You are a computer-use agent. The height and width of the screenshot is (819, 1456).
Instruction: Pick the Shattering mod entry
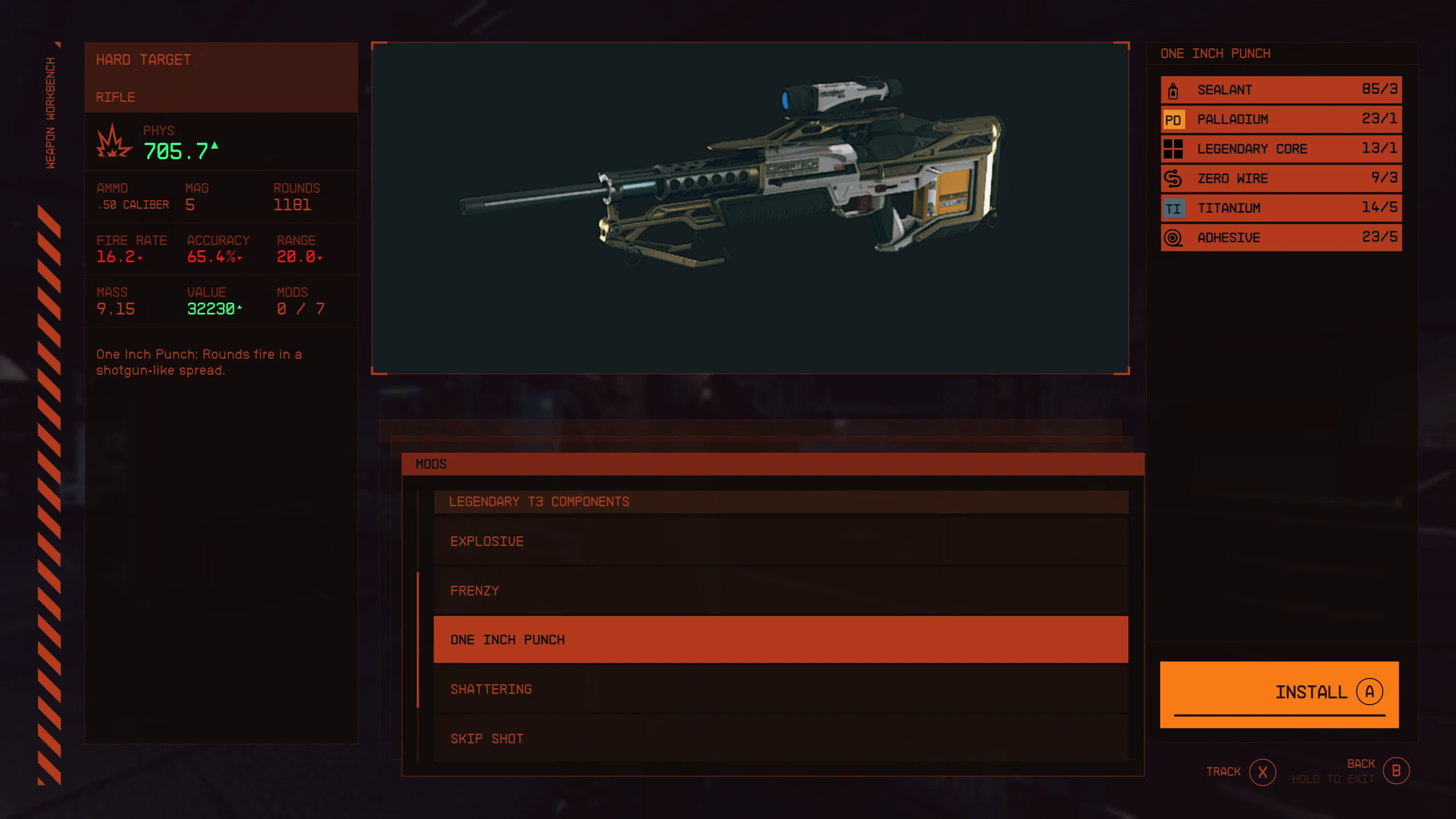[x=780, y=689]
